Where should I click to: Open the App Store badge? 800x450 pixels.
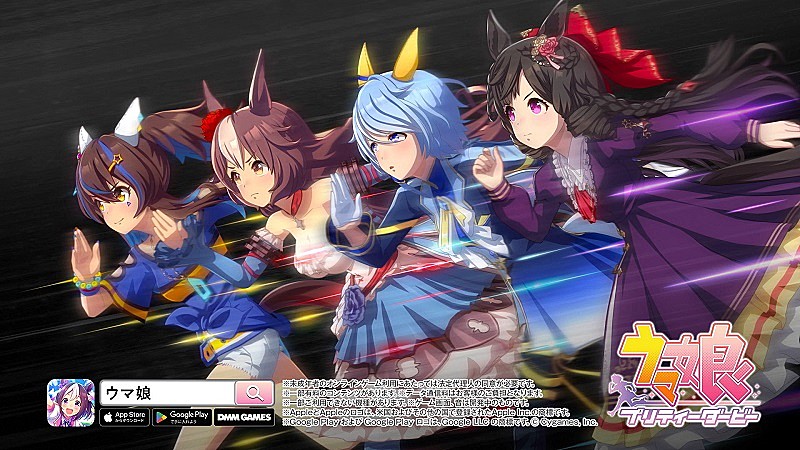pos(124,417)
